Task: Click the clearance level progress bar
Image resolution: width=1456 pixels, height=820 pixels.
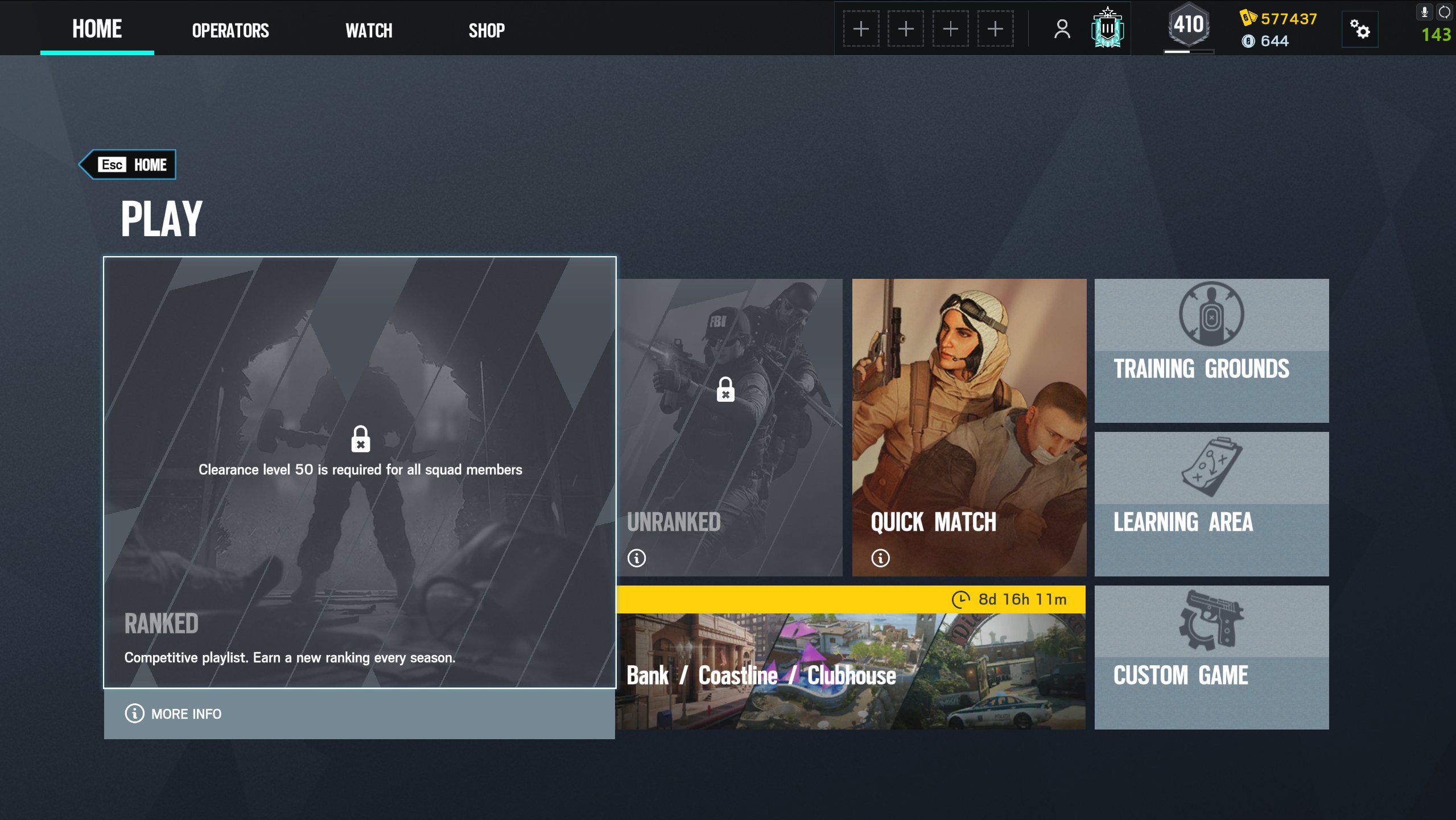Action: pos(1188,52)
